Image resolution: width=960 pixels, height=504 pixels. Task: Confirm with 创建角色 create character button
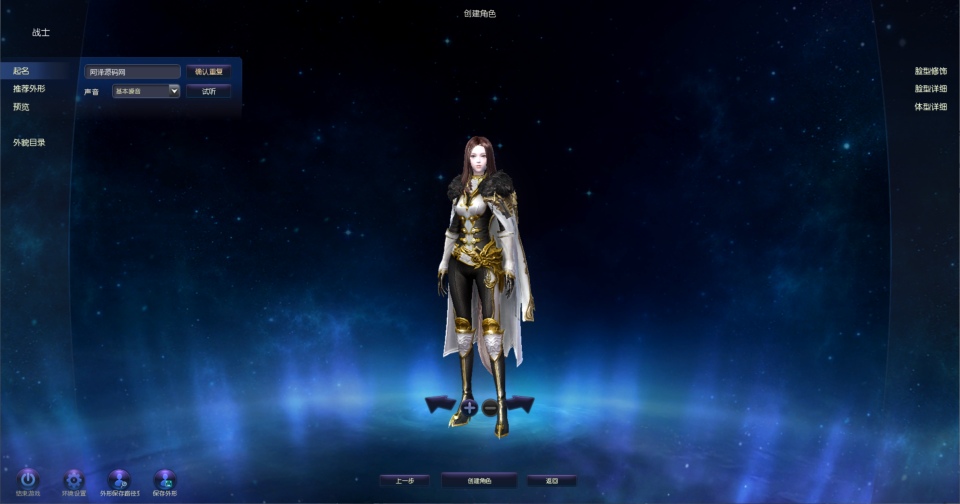(x=479, y=481)
